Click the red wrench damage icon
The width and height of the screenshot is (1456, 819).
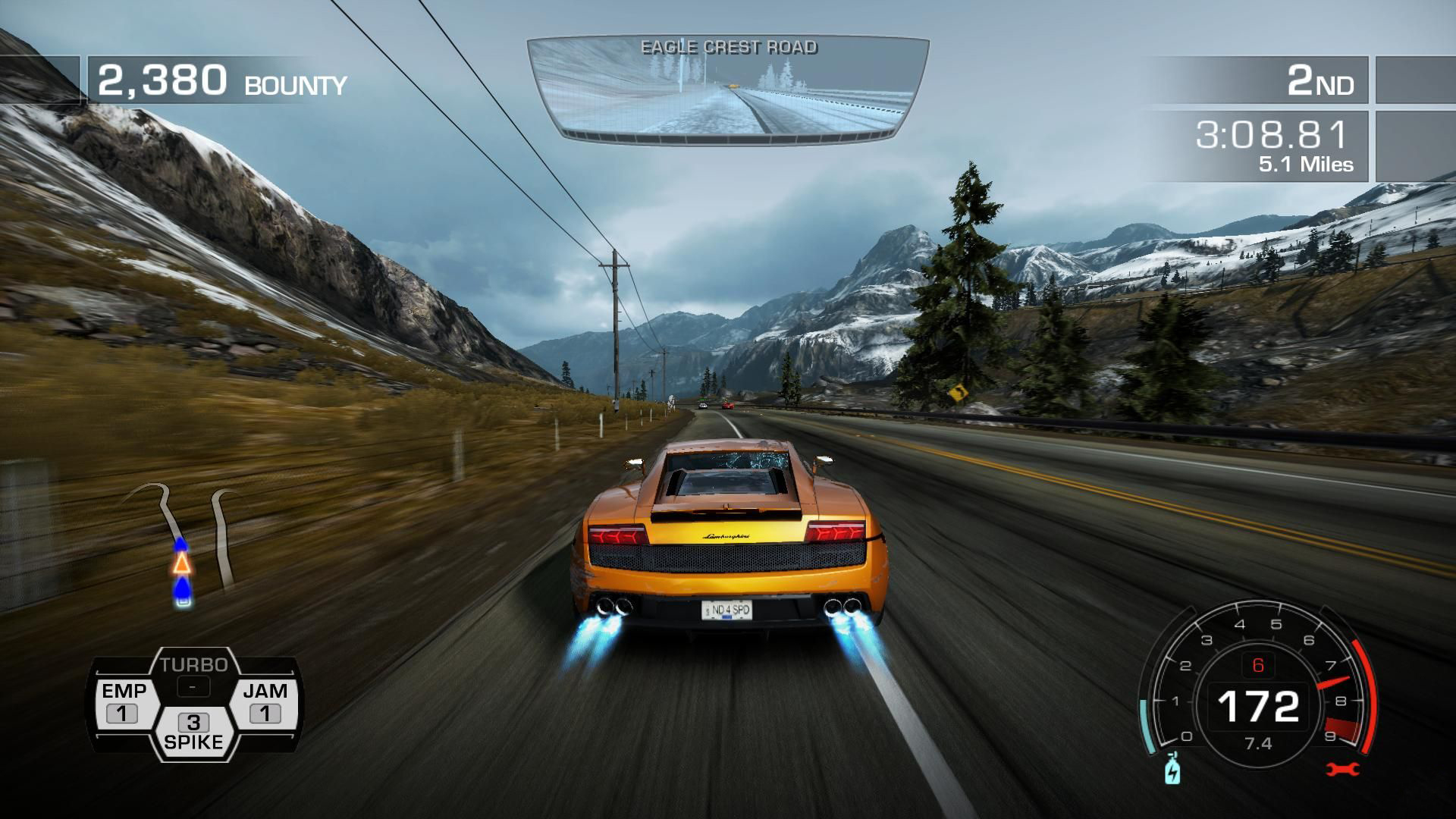coord(1341,770)
